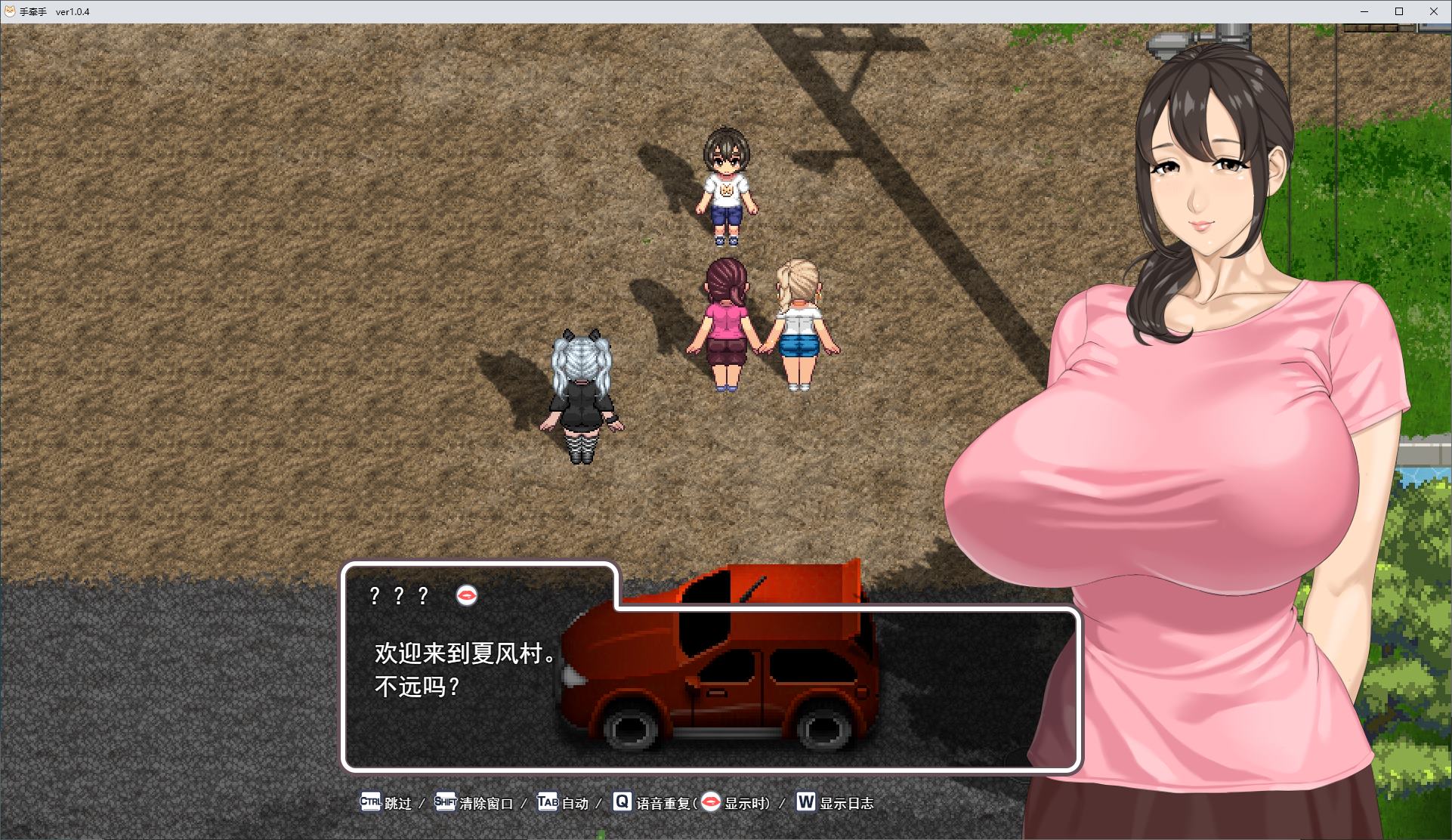Enable 自动 auto-advance mode
The image size is (1452, 840).
(x=575, y=804)
